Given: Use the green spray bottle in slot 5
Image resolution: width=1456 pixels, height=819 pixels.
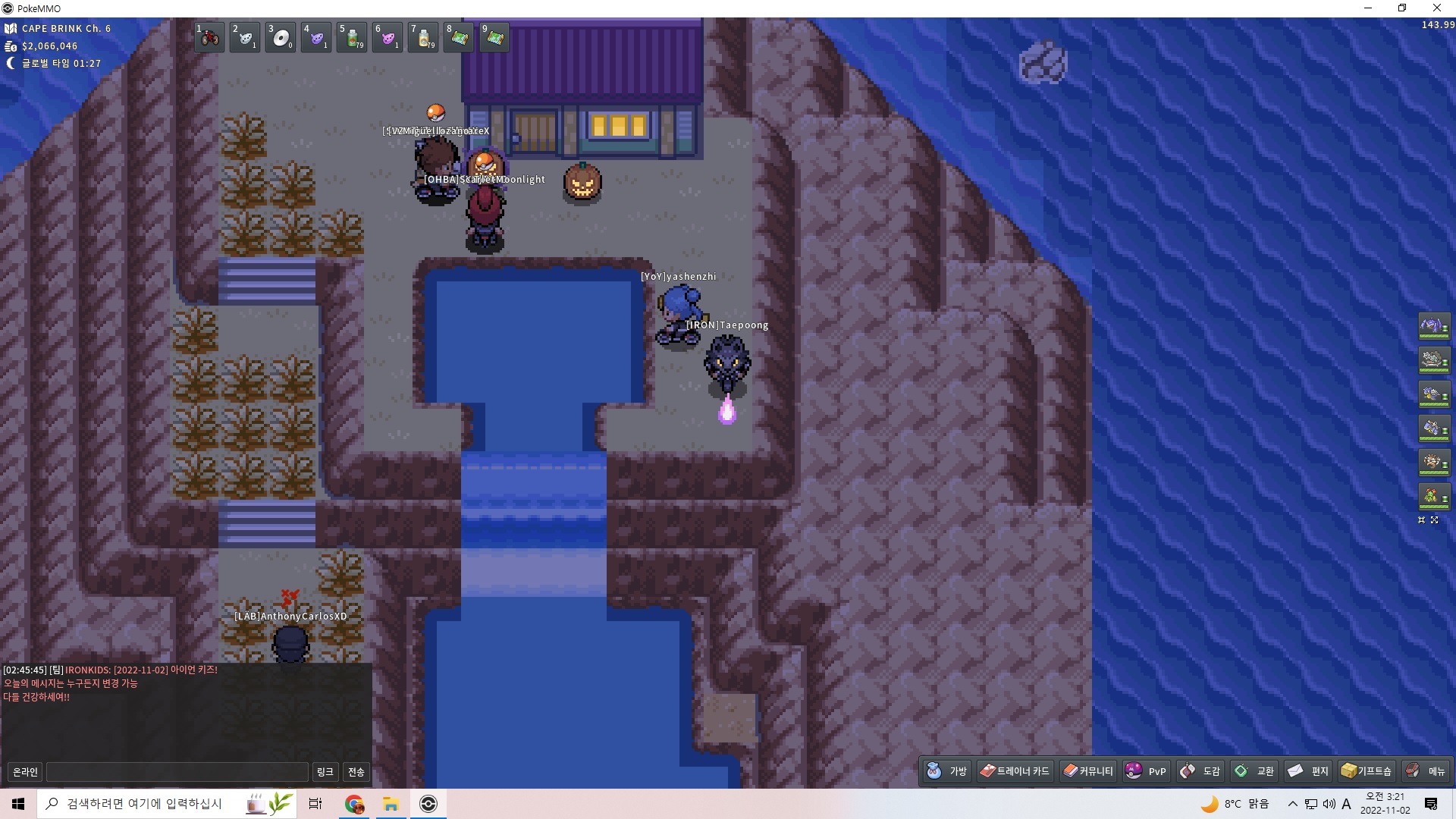Looking at the screenshot, I should pyautogui.click(x=352, y=37).
